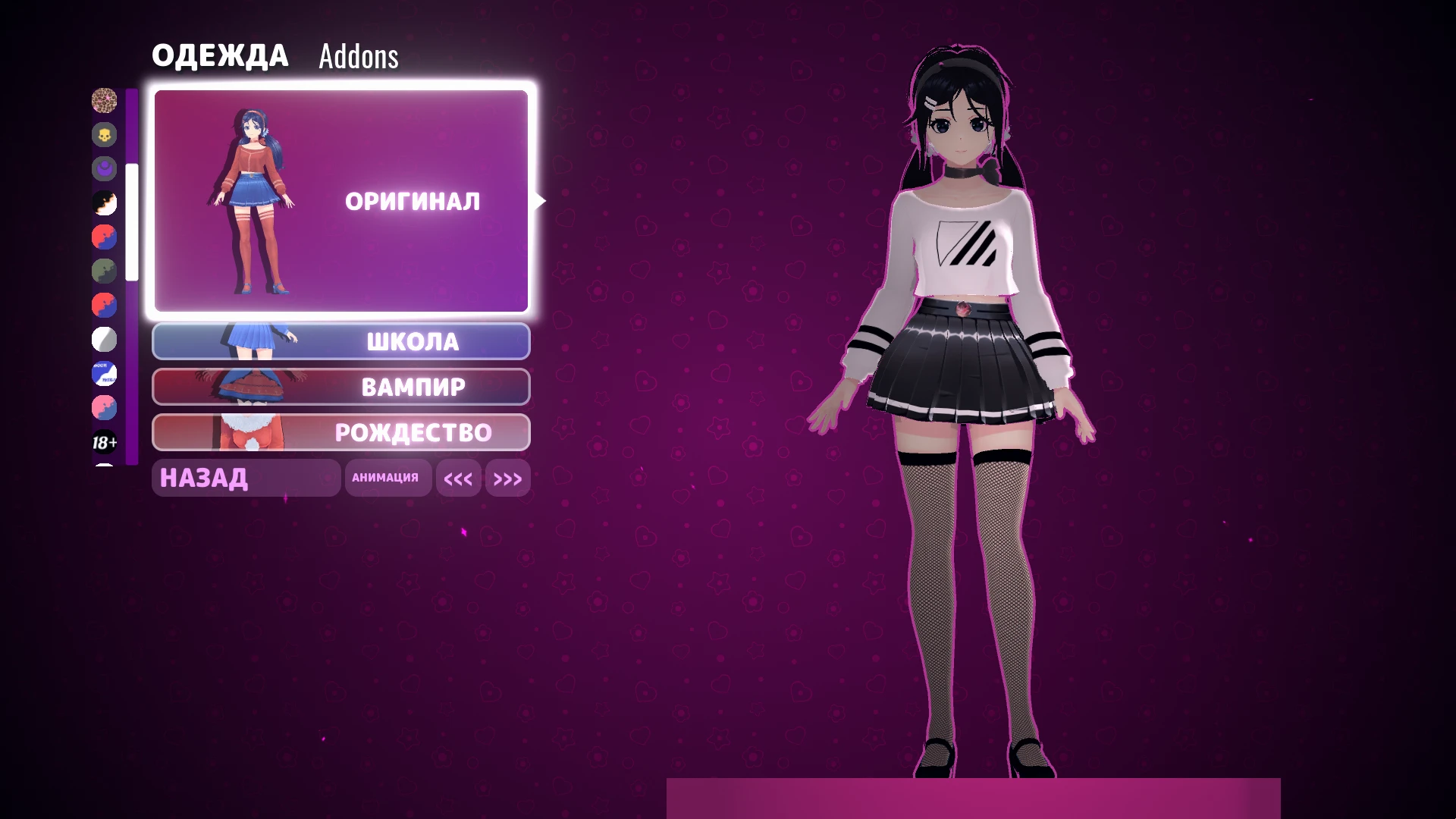
Task: Select the ШКОЛА outfit
Action: (340, 341)
